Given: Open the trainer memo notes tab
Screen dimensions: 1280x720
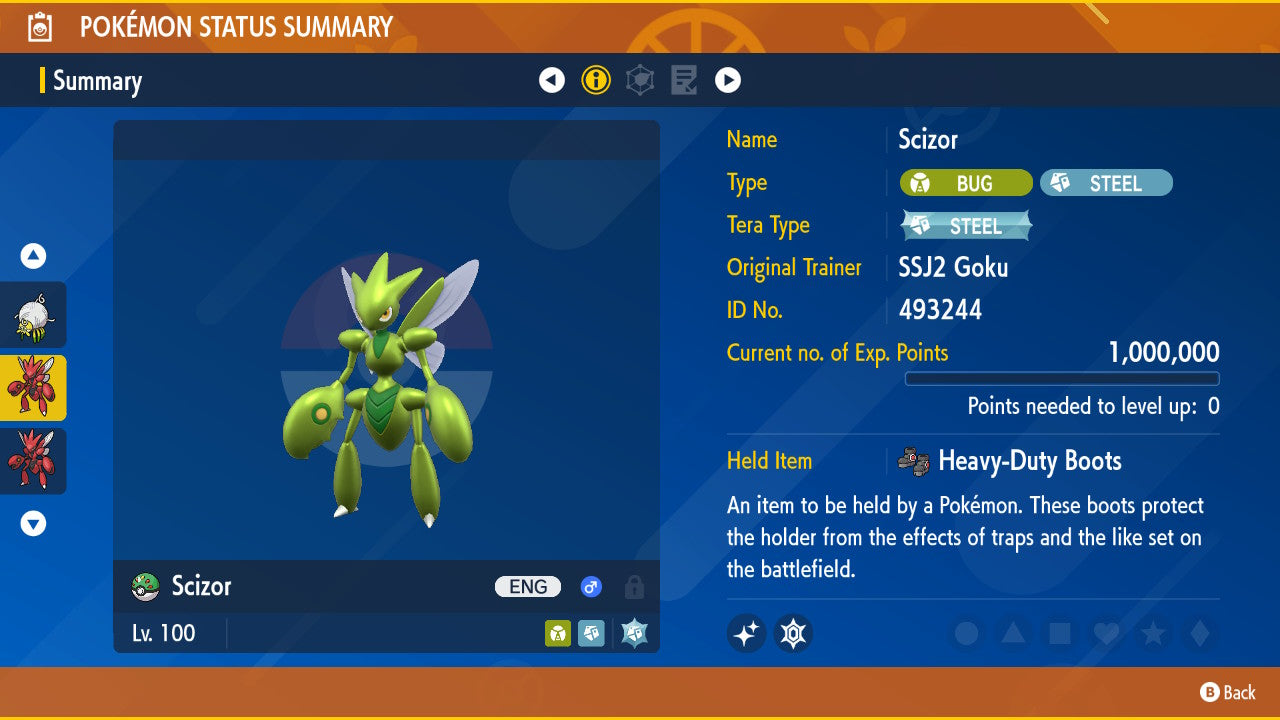Looking at the screenshot, I should (x=684, y=80).
